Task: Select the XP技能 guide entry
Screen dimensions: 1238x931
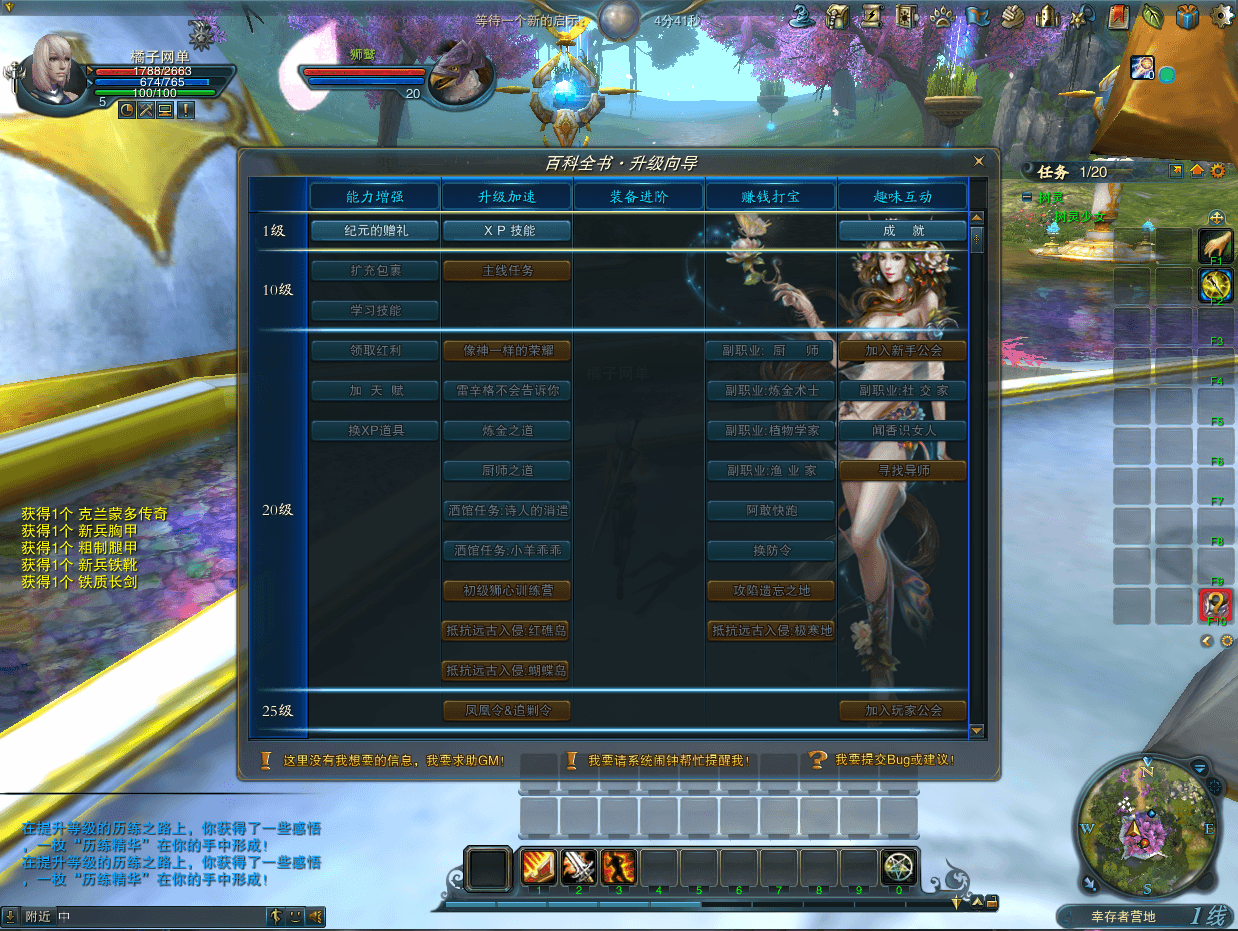Action: click(x=507, y=231)
